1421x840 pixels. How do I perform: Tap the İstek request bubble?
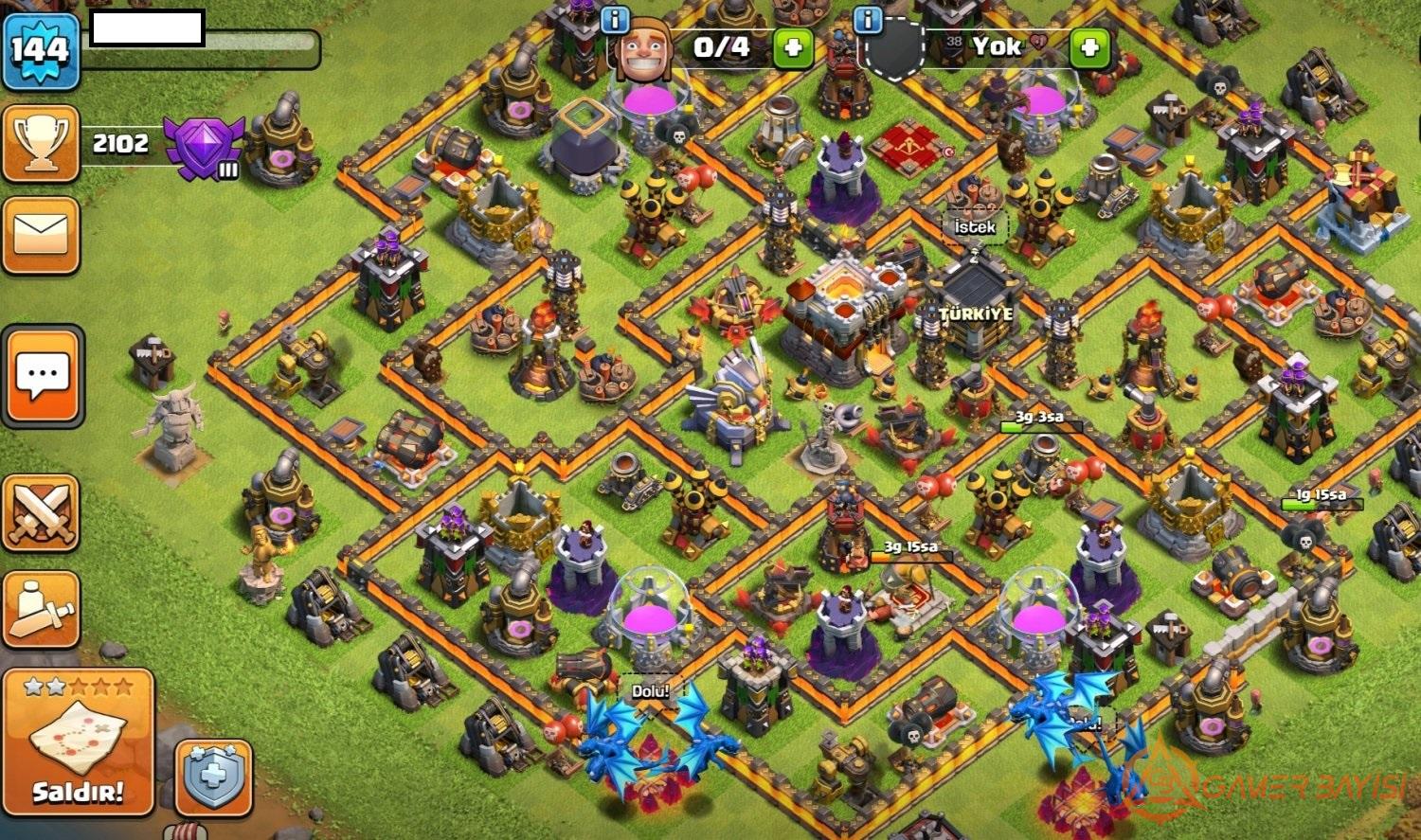coord(975,228)
